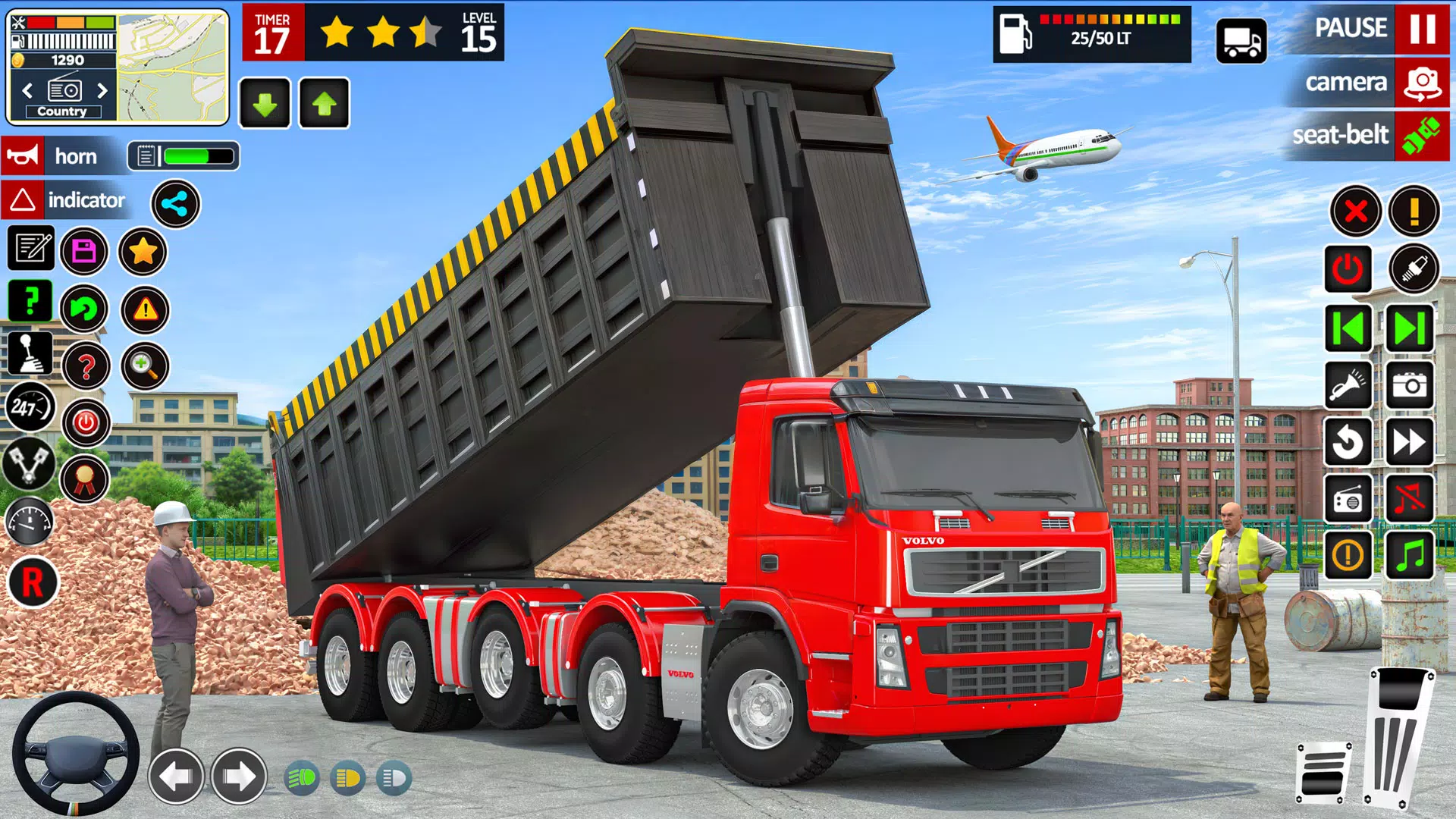Tap the megaphone horn icon
Viewport: 1456px width, 819px height.
(x=23, y=155)
